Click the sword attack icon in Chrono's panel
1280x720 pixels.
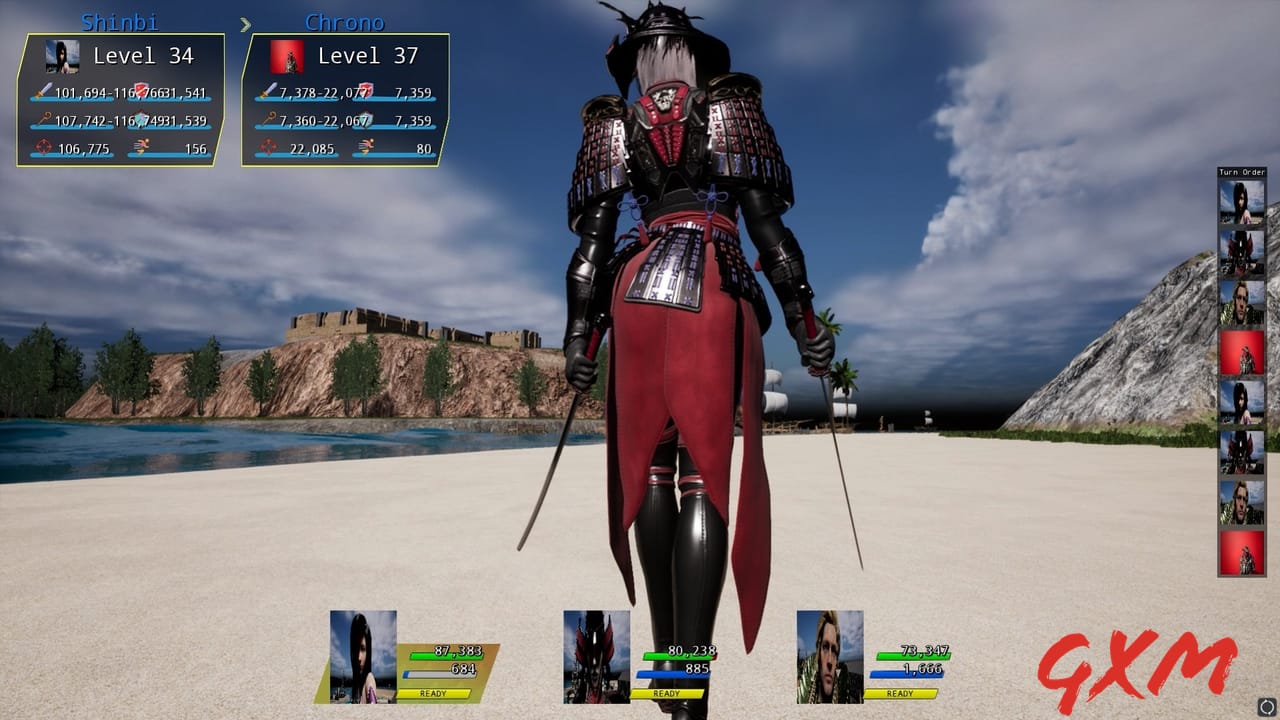click(x=267, y=92)
